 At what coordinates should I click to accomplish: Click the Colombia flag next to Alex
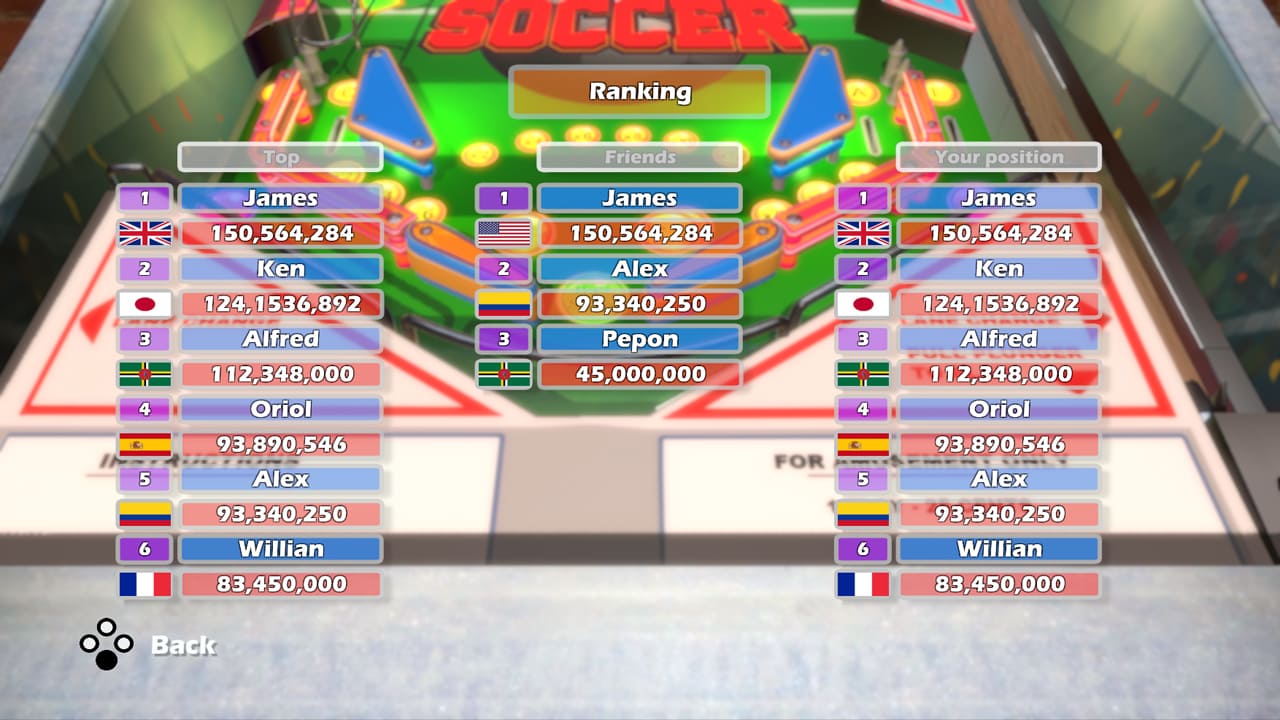pos(144,514)
